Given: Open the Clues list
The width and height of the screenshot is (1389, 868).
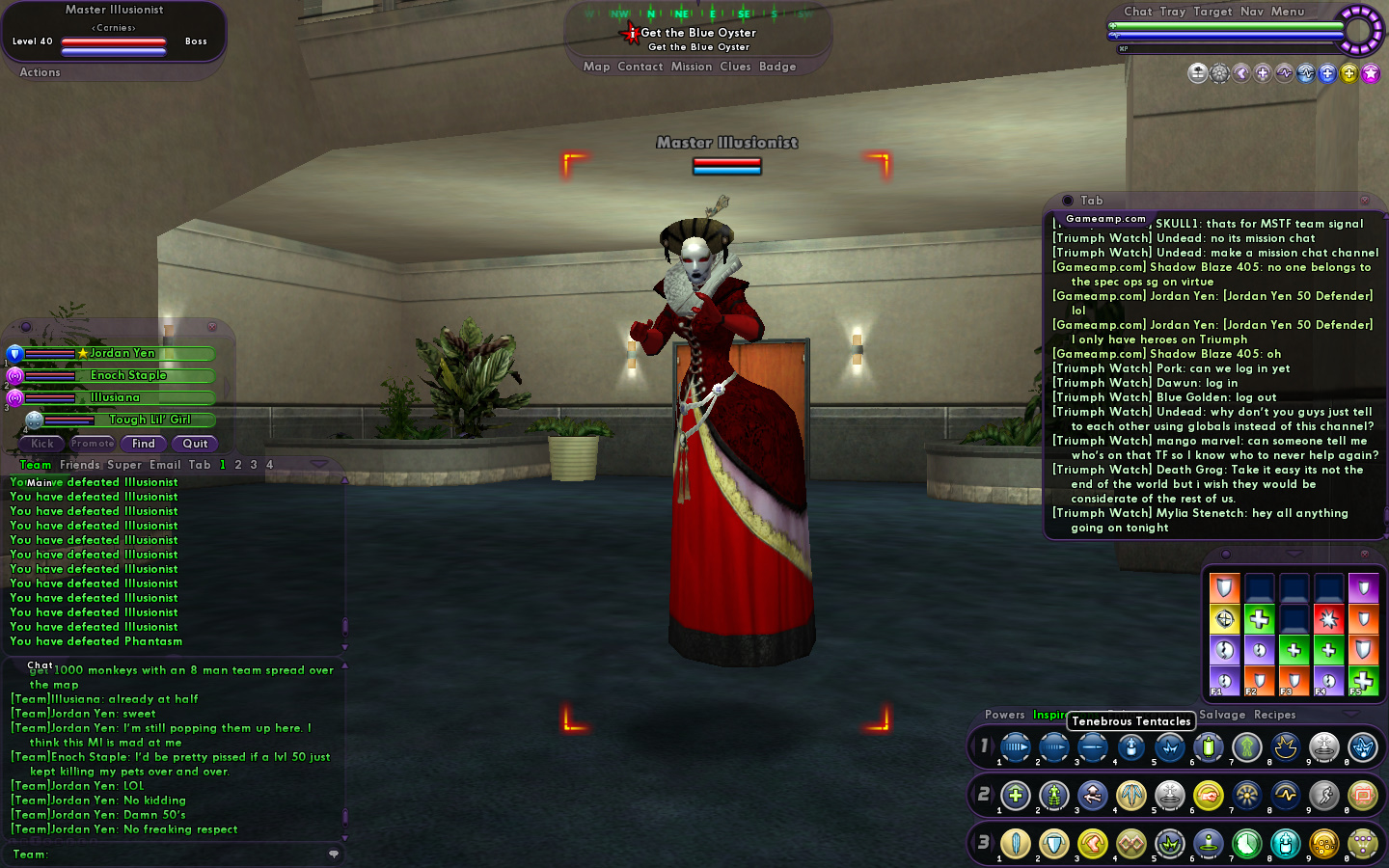Looking at the screenshot, I should click(735, 67).
